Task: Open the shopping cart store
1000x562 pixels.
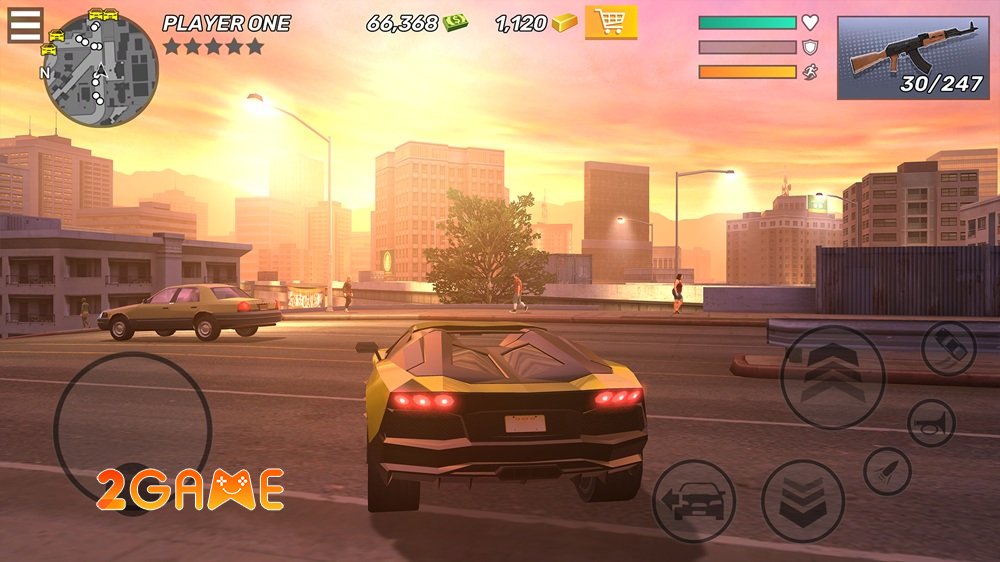Action: (x=610, y=22)
